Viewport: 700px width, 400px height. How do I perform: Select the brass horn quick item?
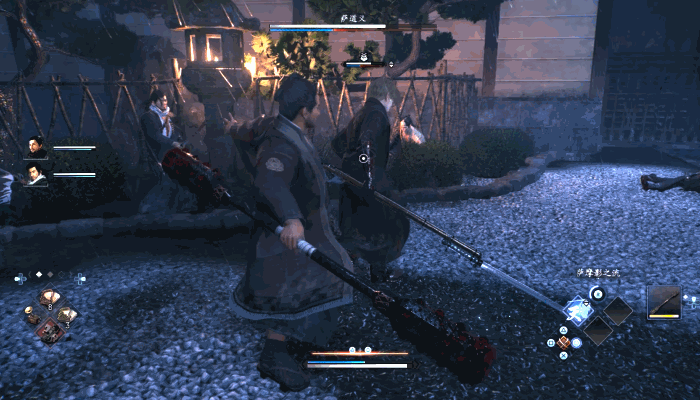pos(32,315)
